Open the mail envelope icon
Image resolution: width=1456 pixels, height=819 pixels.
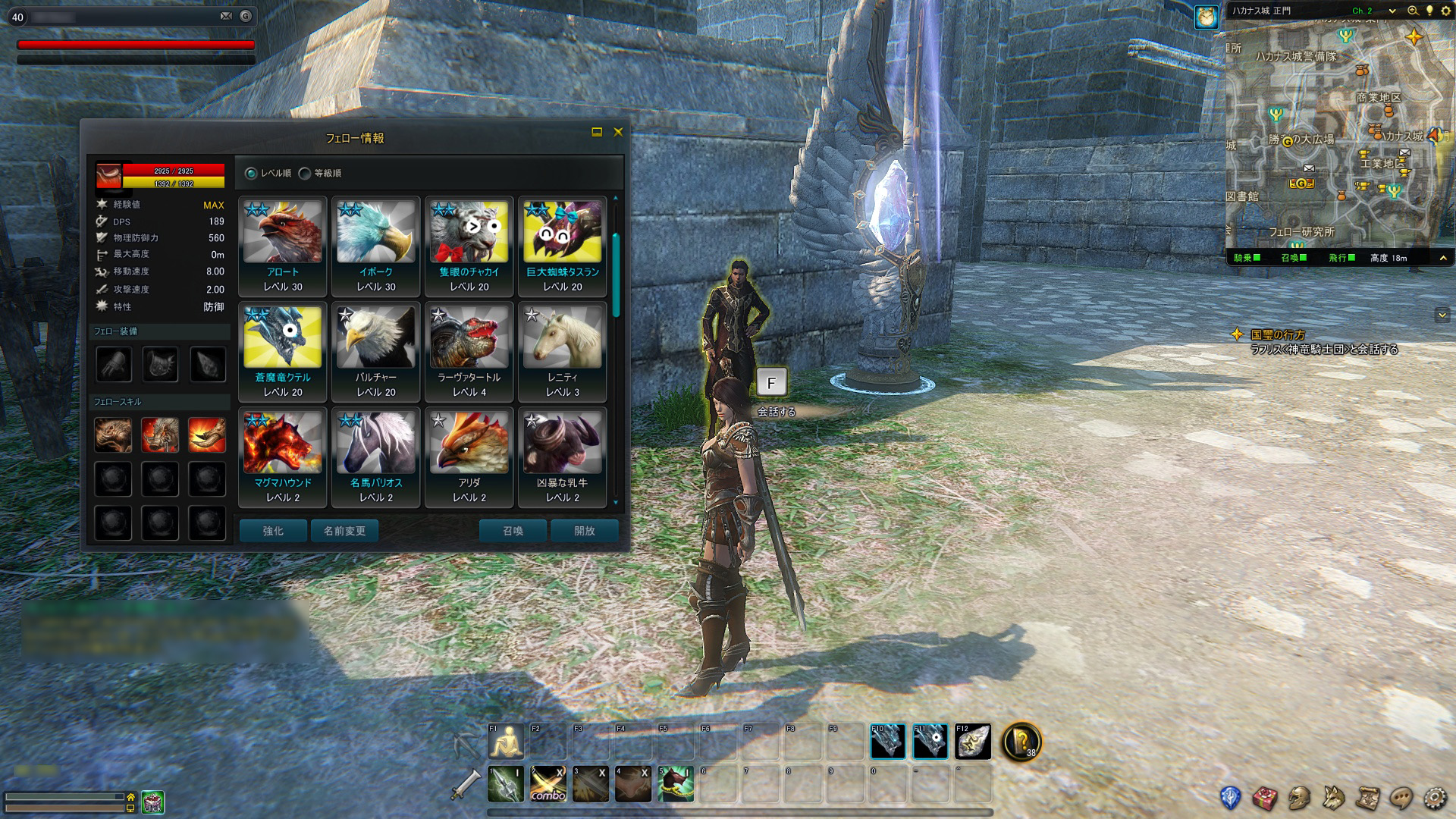[x=226, y=16]
